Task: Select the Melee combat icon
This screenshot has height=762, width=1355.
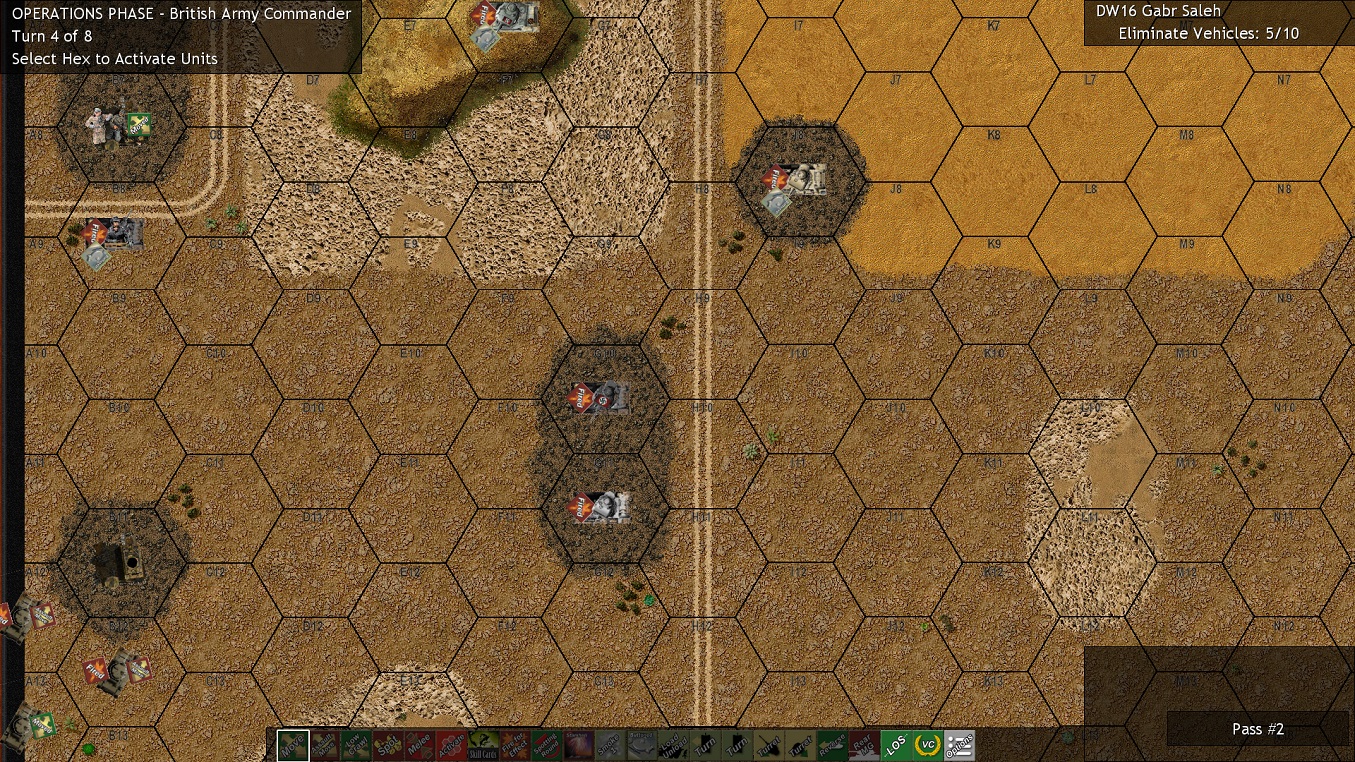Action: (420, 743)
